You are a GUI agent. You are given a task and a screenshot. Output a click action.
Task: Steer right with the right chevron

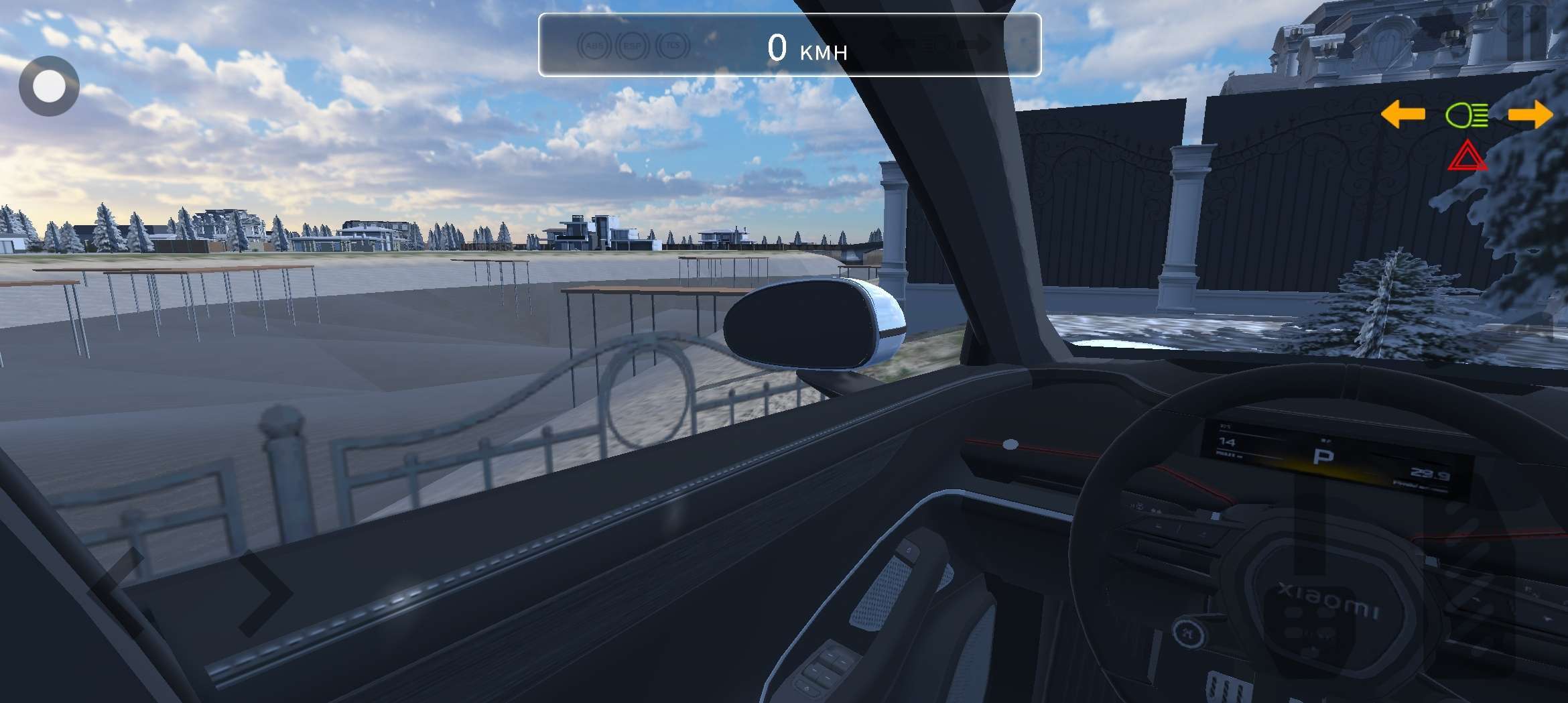coord(265,591)
